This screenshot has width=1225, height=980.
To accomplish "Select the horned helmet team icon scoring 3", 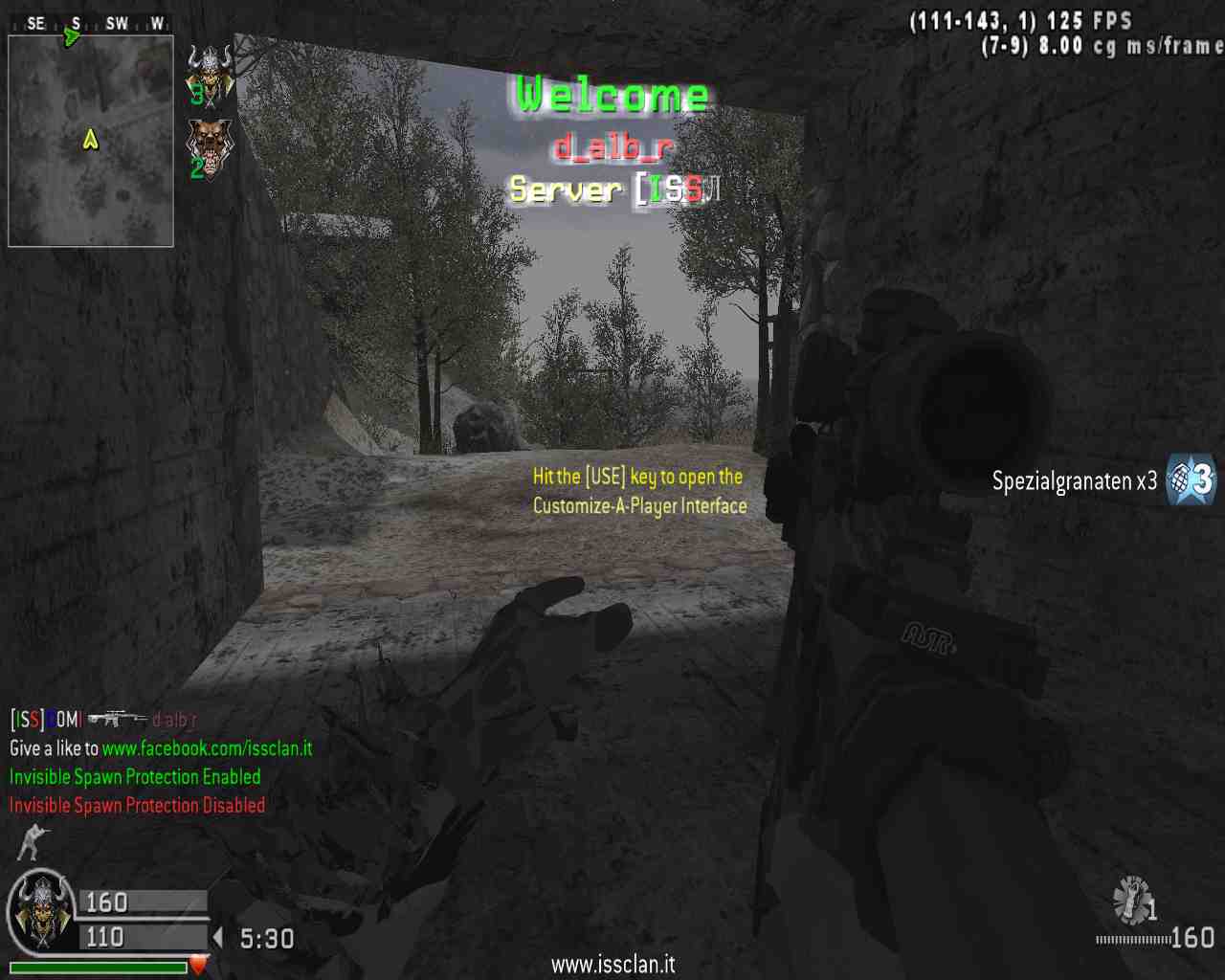I will (x=210, y=74).
